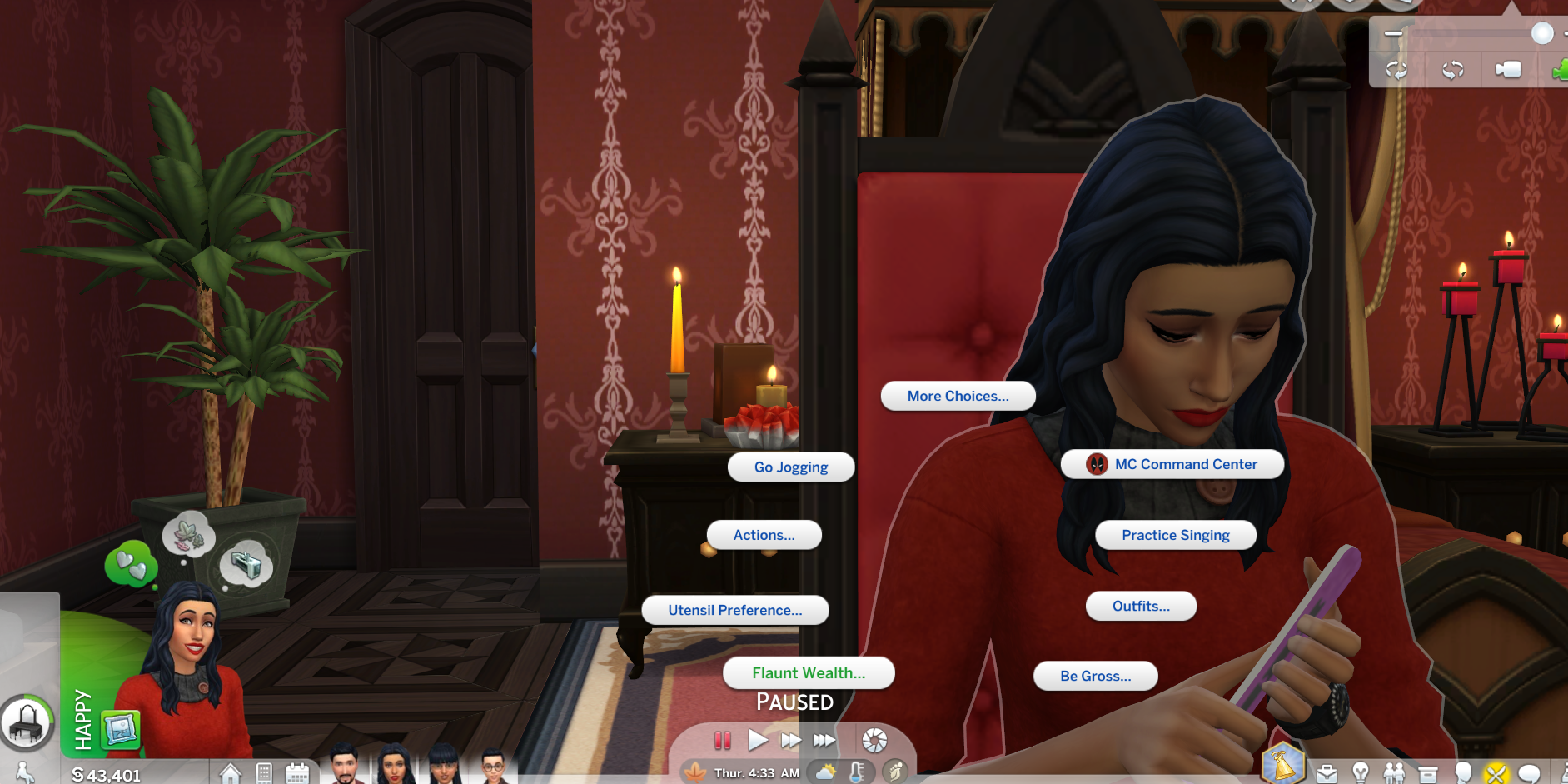Viewport: 1568px width, 784px height.
Task: Select a household member portrait
Action: click(x=393, y=767)
